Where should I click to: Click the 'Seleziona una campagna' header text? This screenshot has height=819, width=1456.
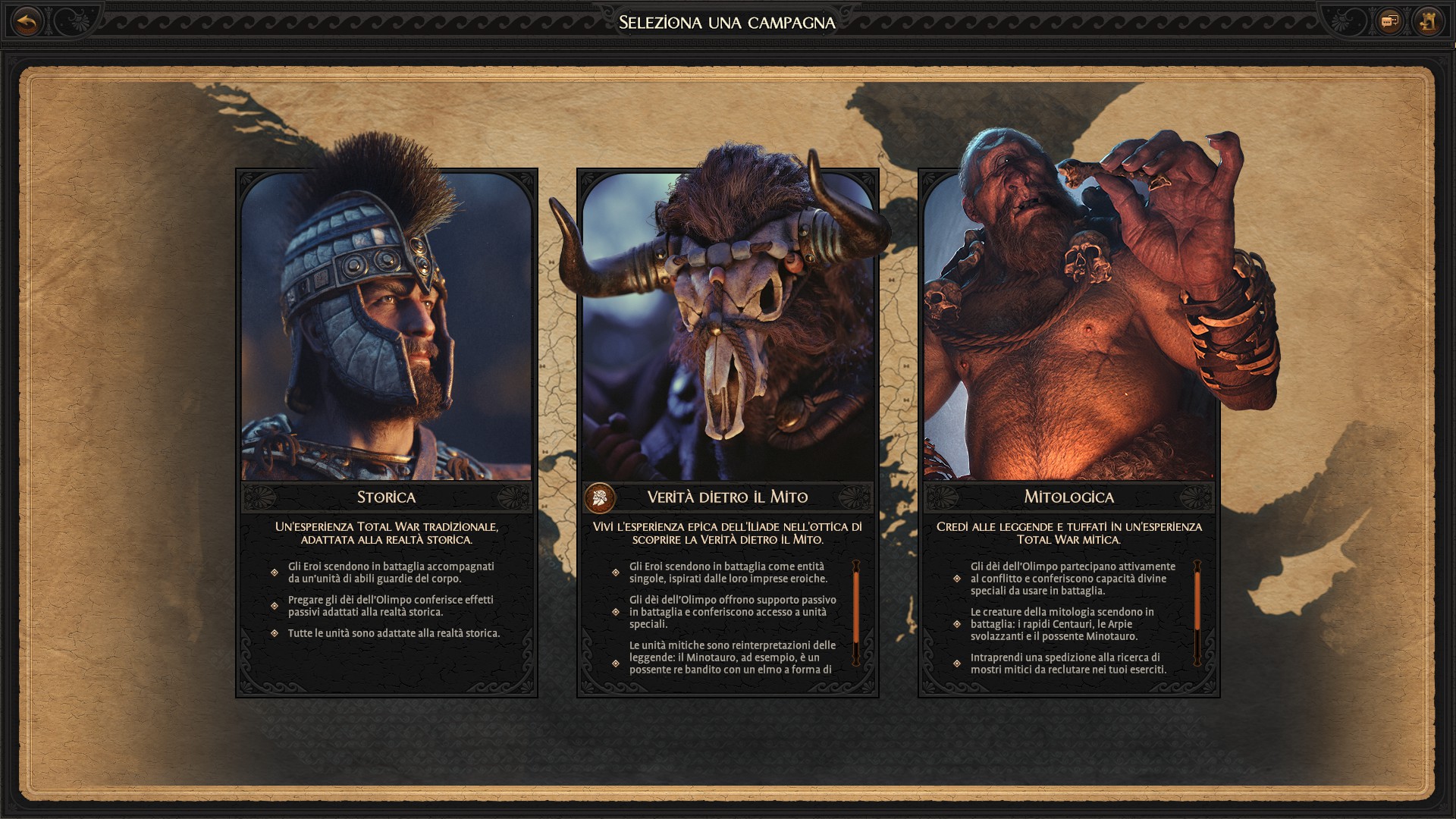728,23
